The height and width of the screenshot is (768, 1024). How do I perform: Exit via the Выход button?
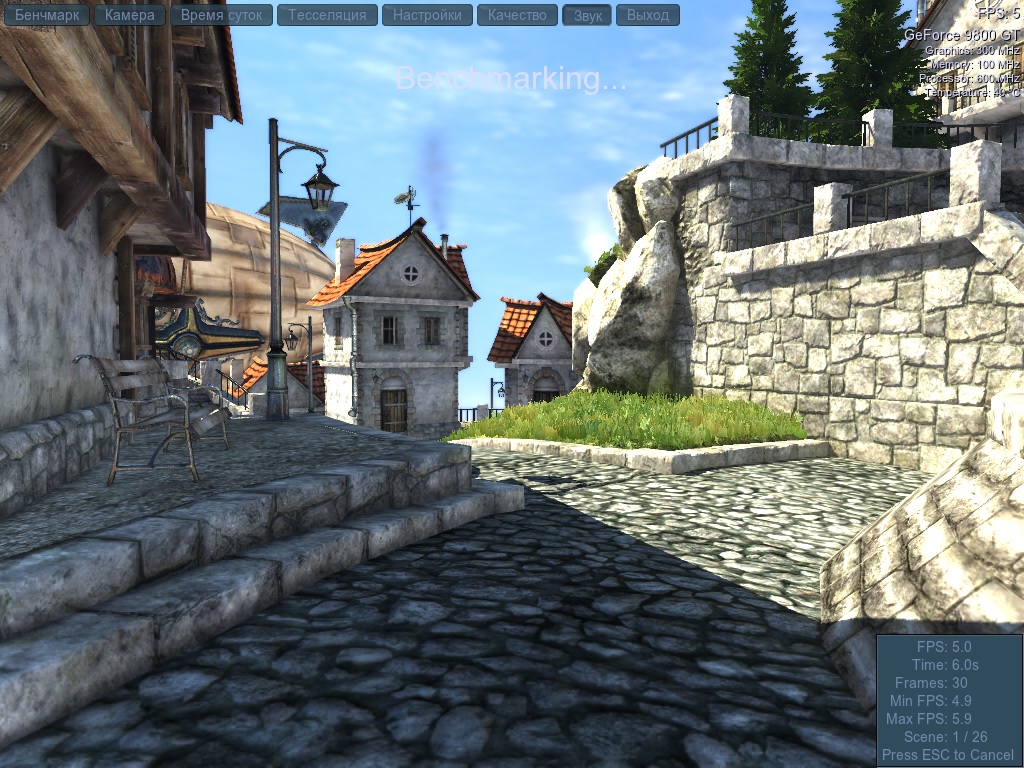coord(648,15)
